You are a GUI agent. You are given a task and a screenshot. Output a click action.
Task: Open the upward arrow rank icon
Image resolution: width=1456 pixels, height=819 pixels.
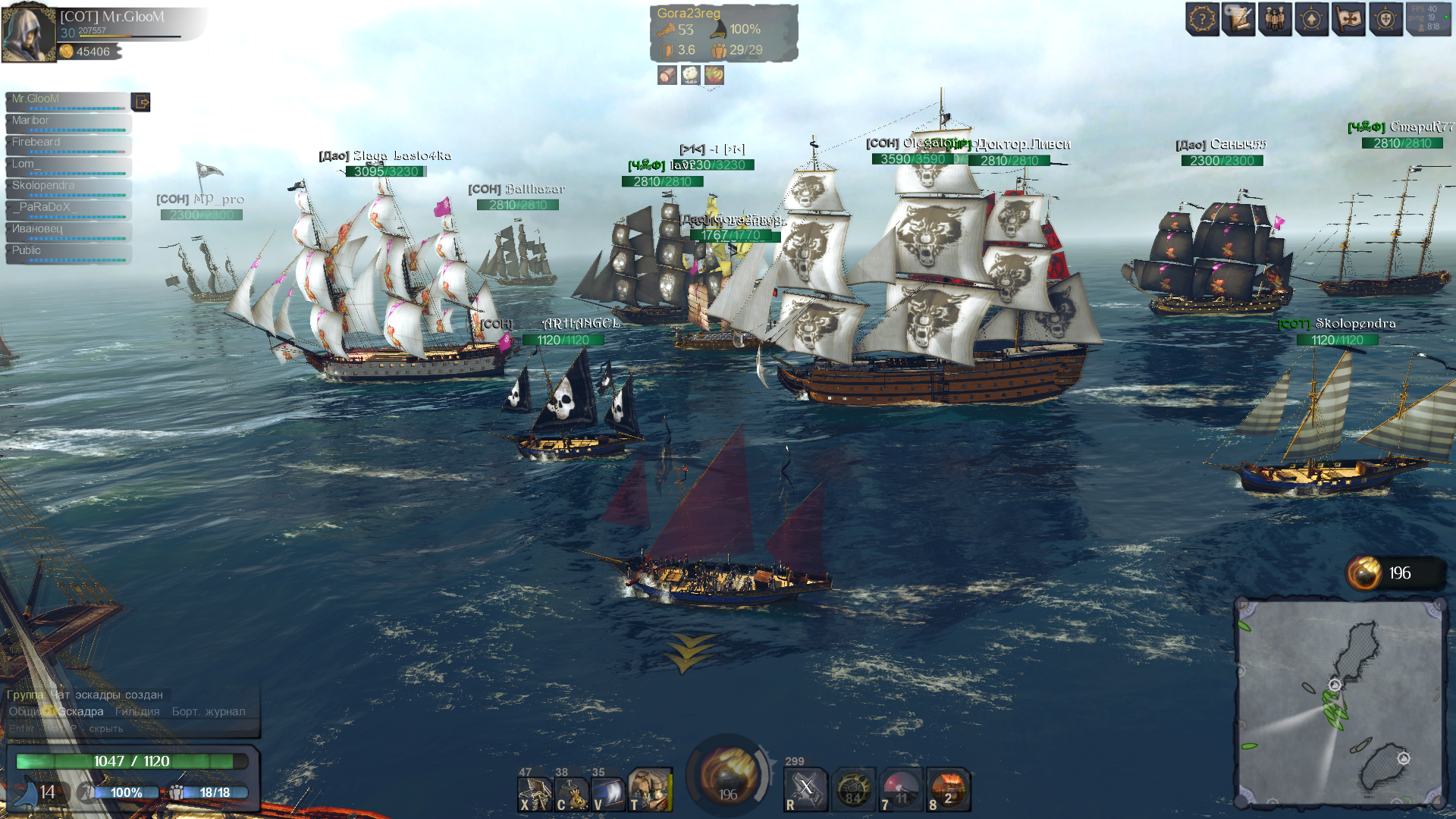pos(1312,20)
